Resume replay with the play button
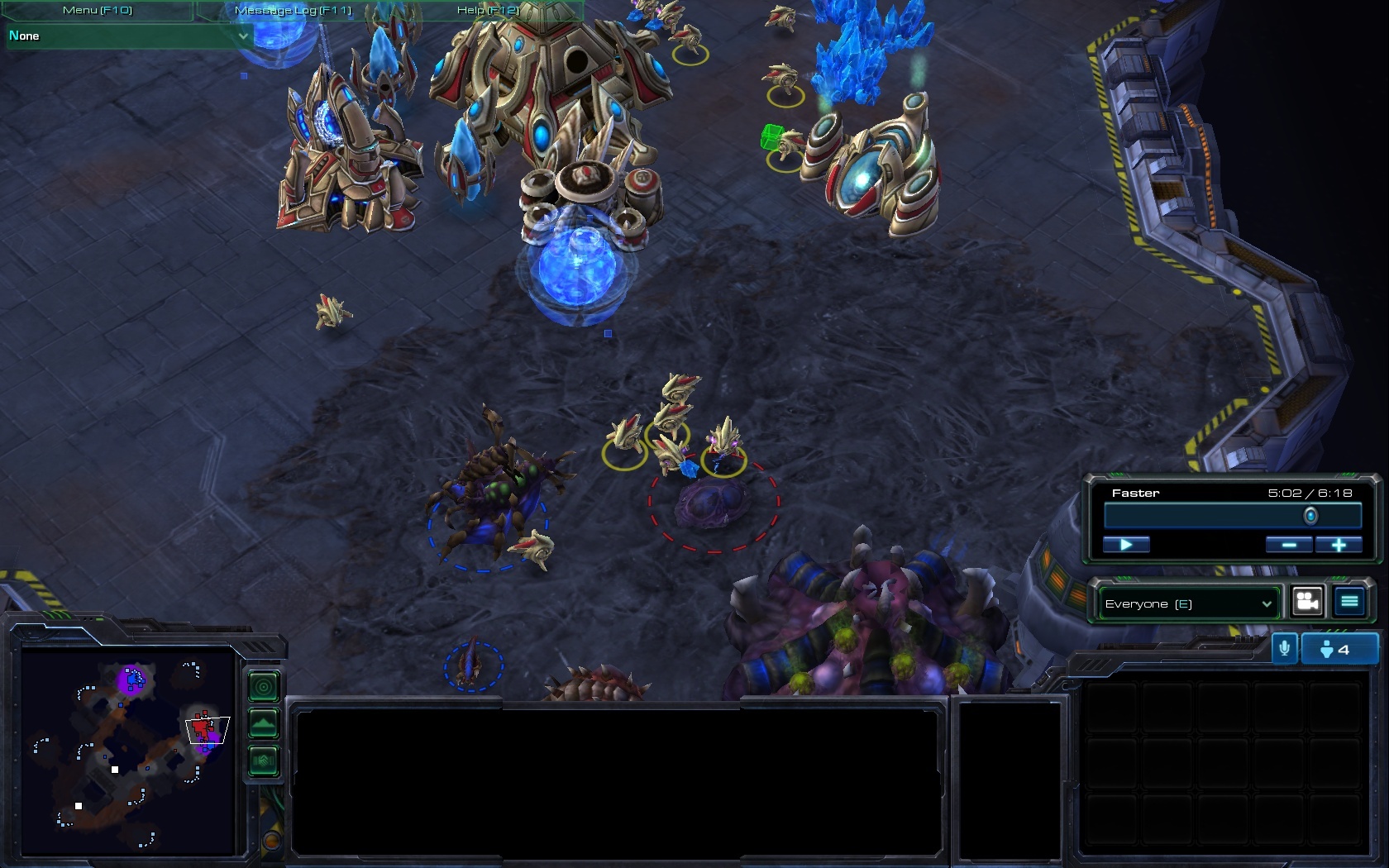Viewport: 1389px width, 868px height. 1126,544
